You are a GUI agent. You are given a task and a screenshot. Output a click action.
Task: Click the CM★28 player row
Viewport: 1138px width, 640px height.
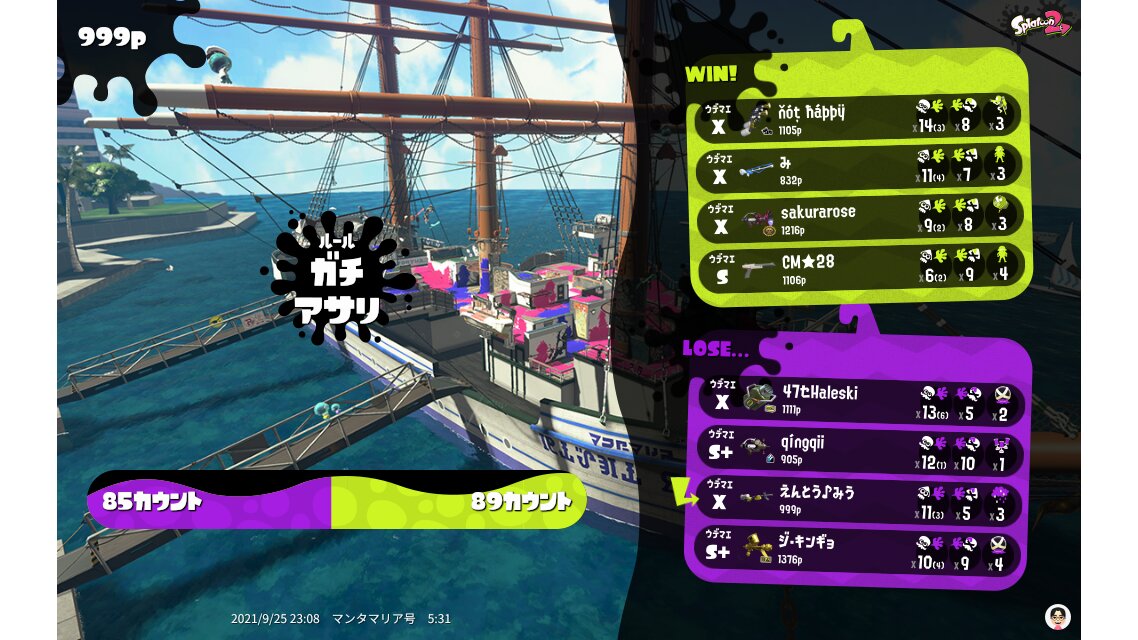click(860, 268)
